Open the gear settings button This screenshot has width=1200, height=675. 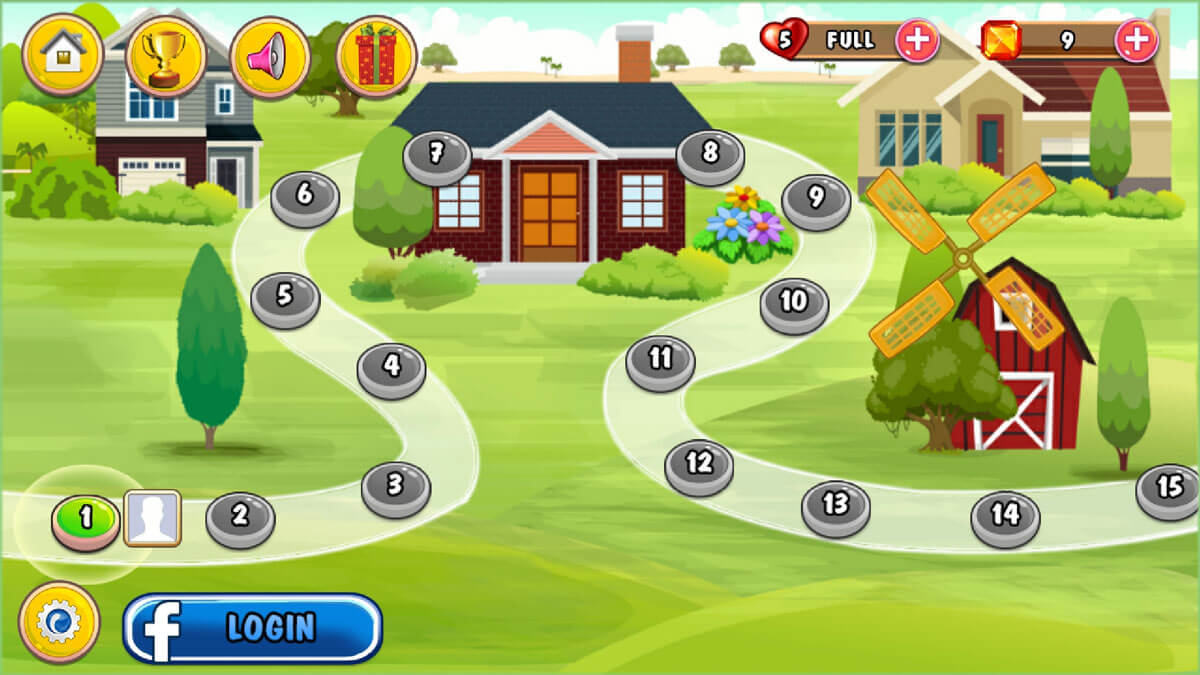[x=59, y=622]
